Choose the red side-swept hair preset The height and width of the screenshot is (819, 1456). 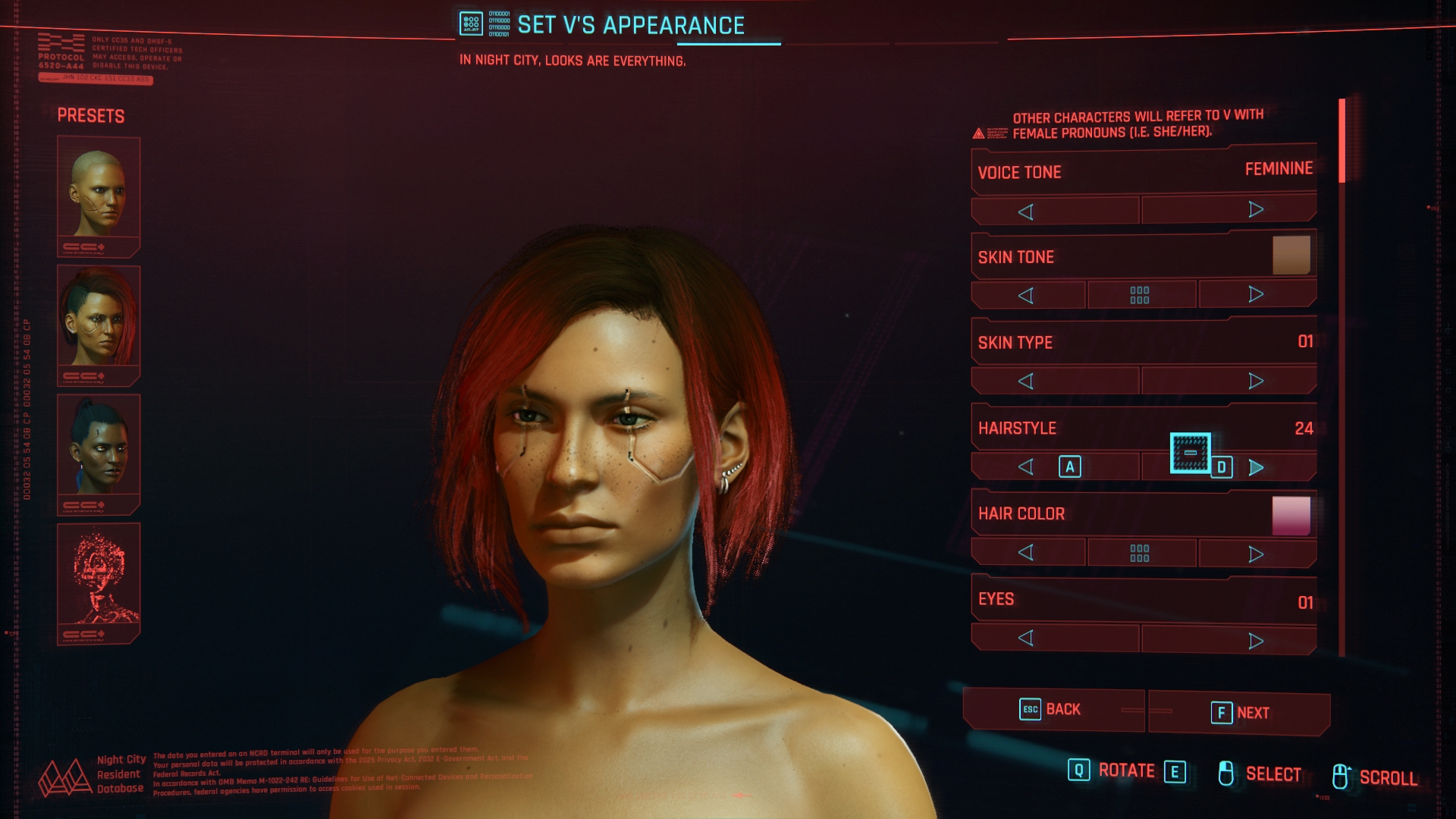[x=99, y=318]
